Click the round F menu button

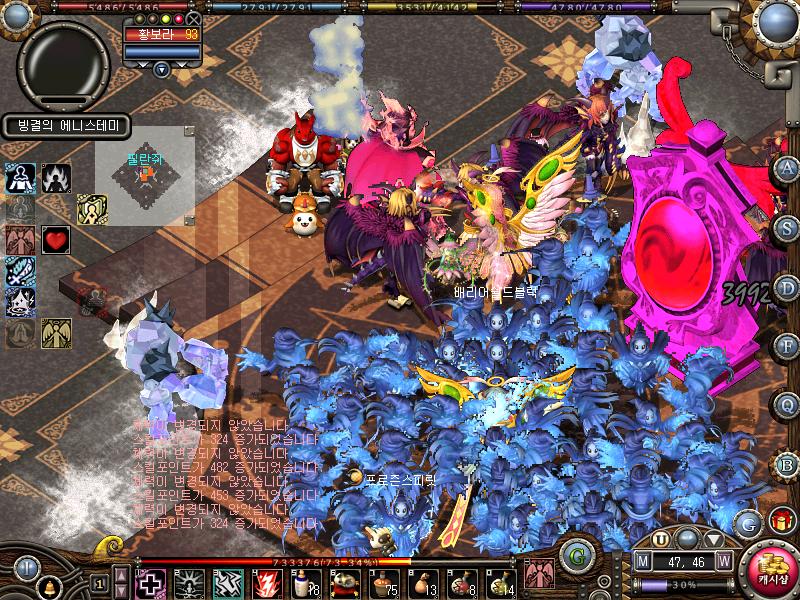[x=787, y=345]
